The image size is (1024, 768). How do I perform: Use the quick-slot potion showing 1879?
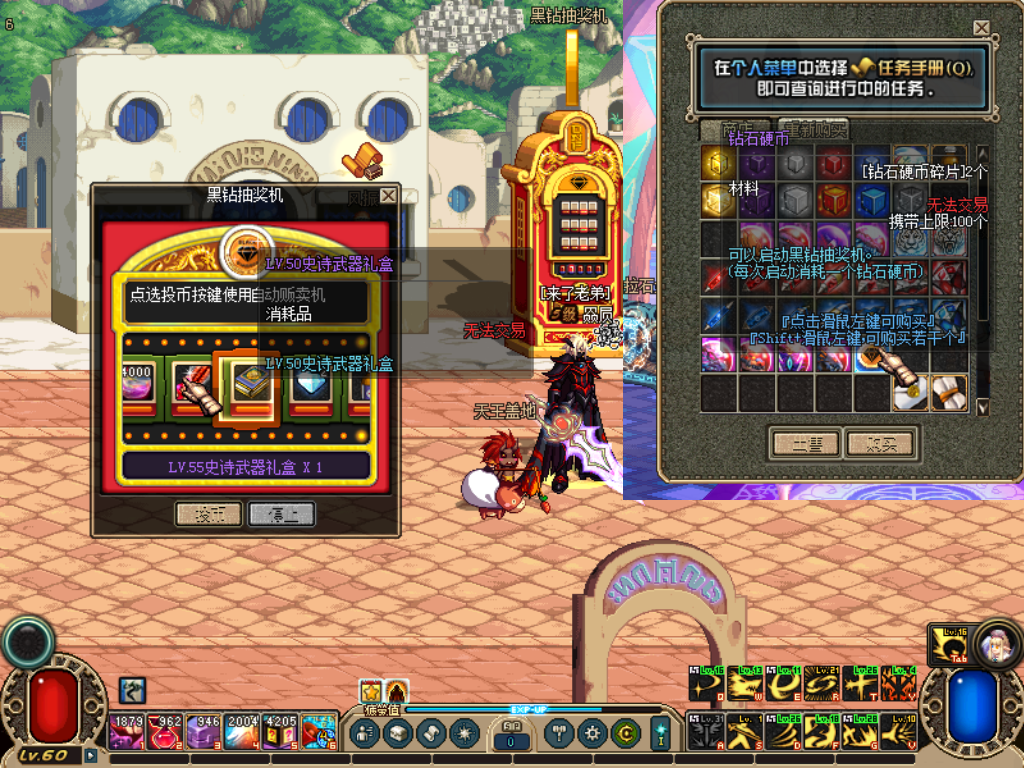click(x=127, y=733)
